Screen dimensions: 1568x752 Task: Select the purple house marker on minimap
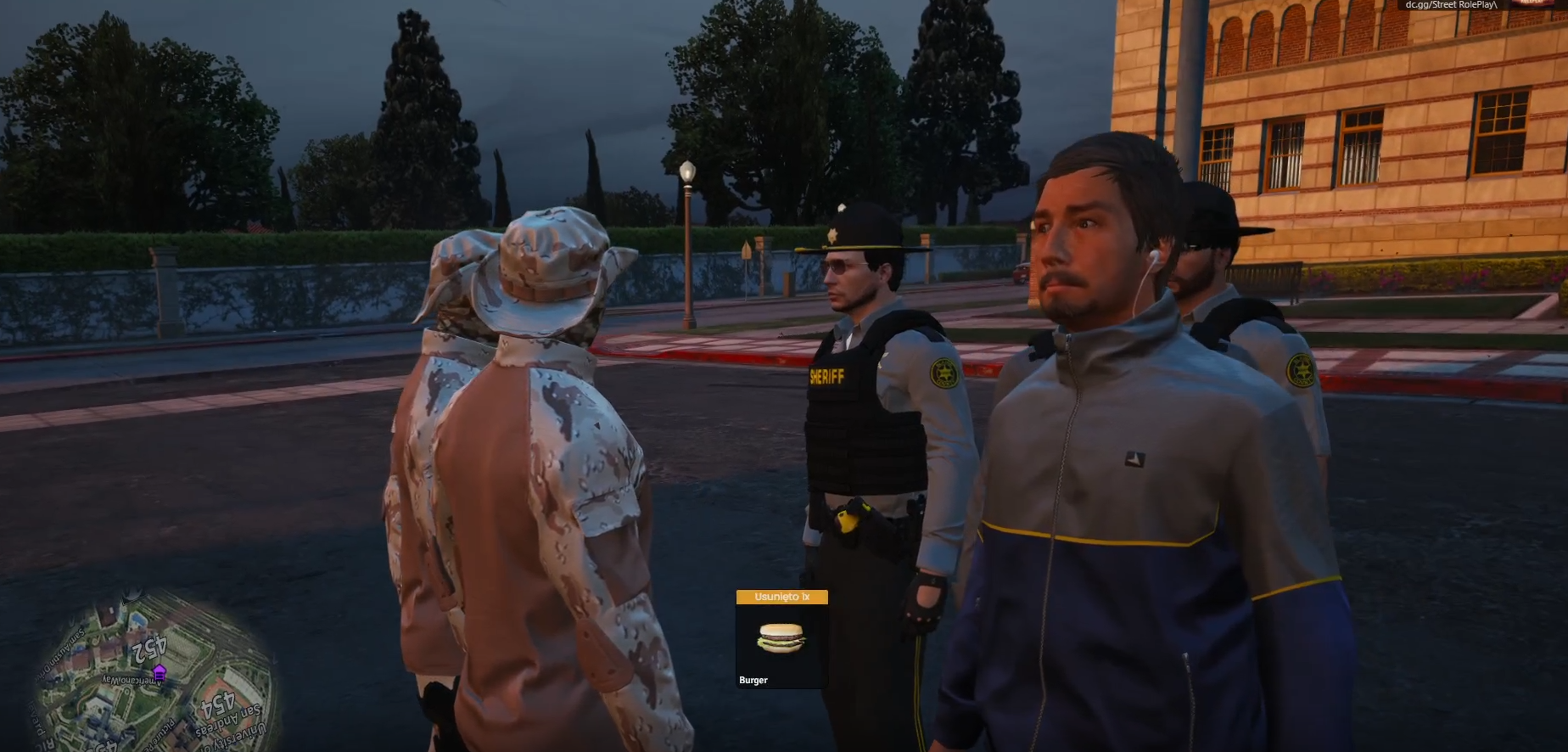pos(159,672)
